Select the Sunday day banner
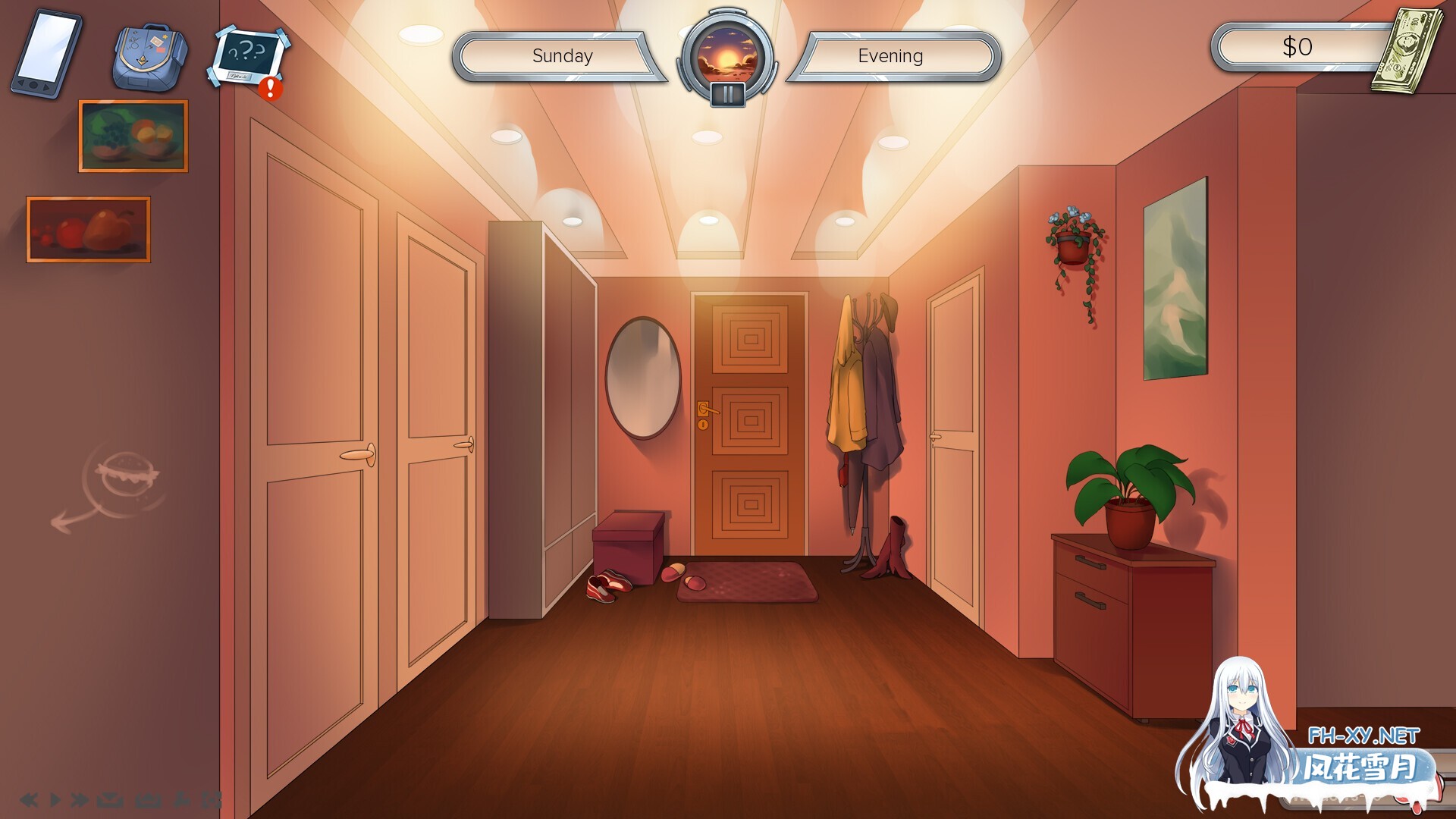Image resolution: width=1456 pixels, height=819 pixels. coord(563,55)
